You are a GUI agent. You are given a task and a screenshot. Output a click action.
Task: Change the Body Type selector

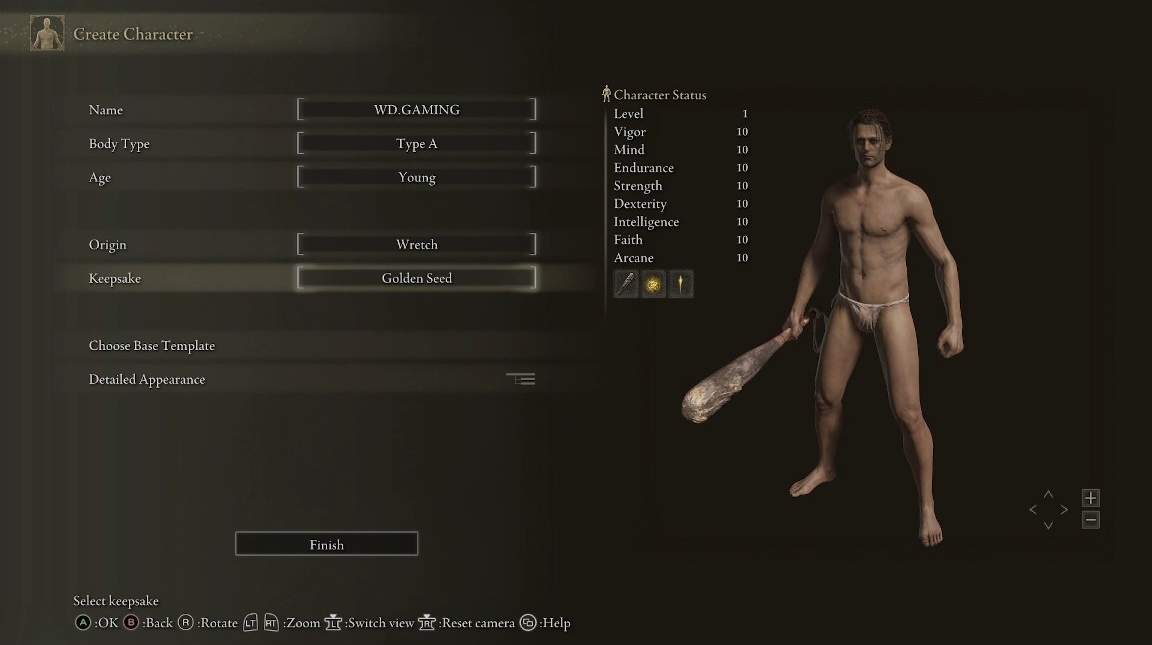pyautogui.click(x=416, y=144)
